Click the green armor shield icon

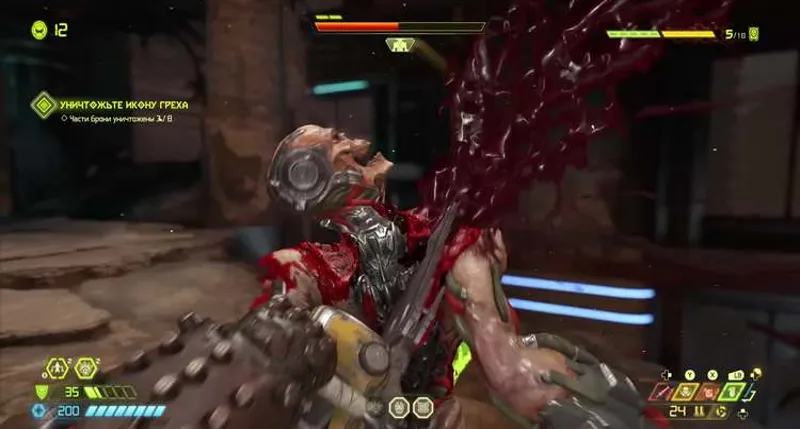41,392
